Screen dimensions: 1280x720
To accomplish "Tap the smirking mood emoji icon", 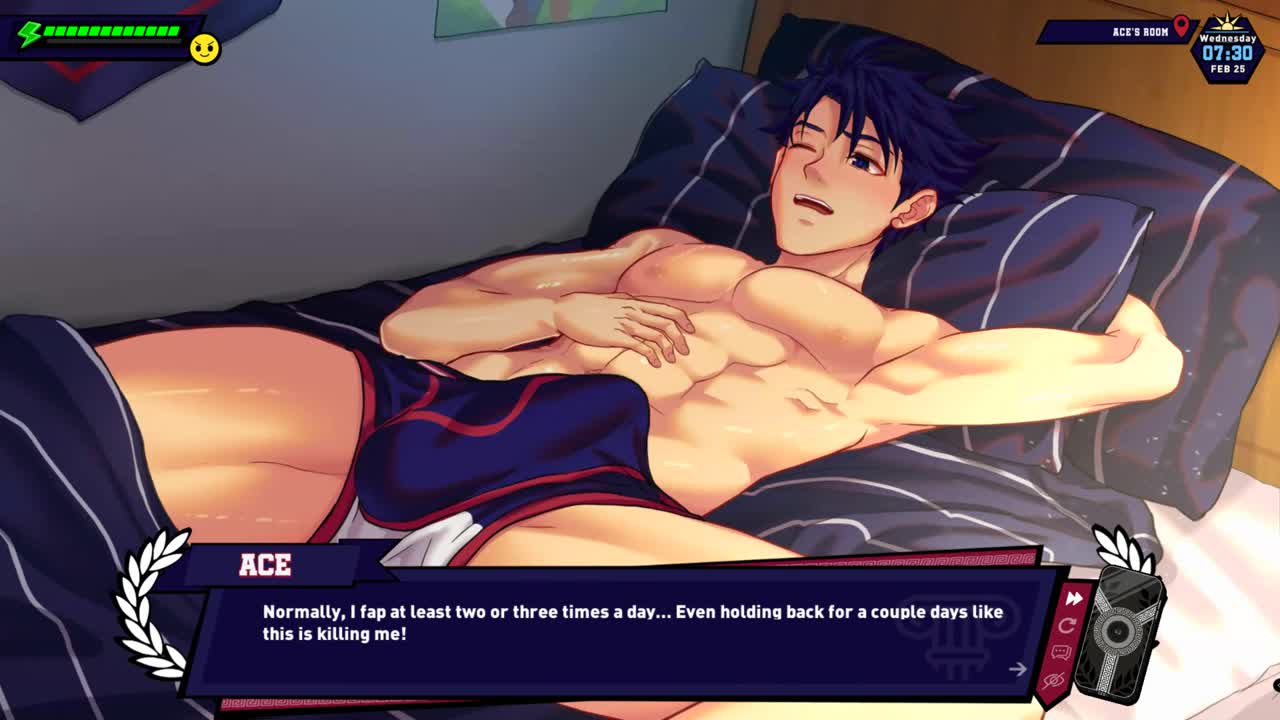I will [204, 48].
